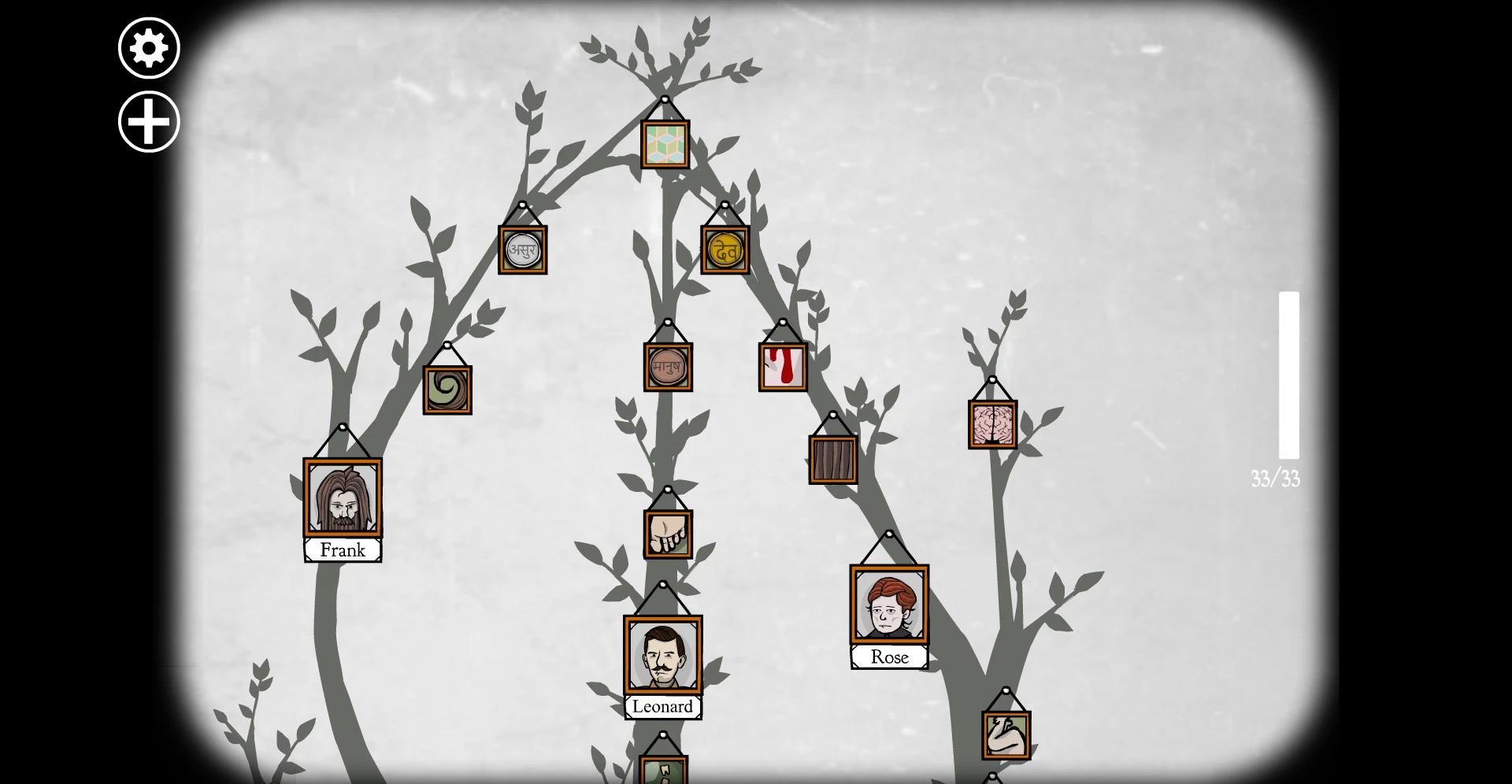Image resolution: width=1512 pixels, height=784 pixels.
Task: Open the settings gear menu
Action: click(x=148, y=47)
